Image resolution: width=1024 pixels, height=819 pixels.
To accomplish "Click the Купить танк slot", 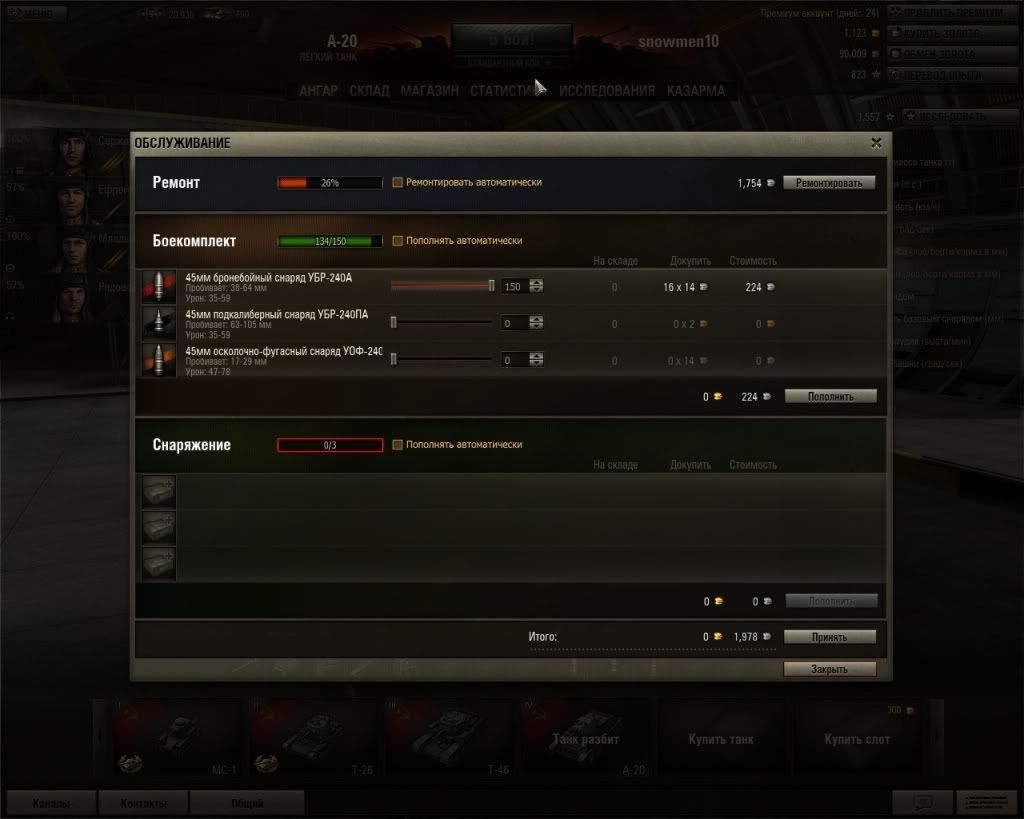I will point(721,739).
